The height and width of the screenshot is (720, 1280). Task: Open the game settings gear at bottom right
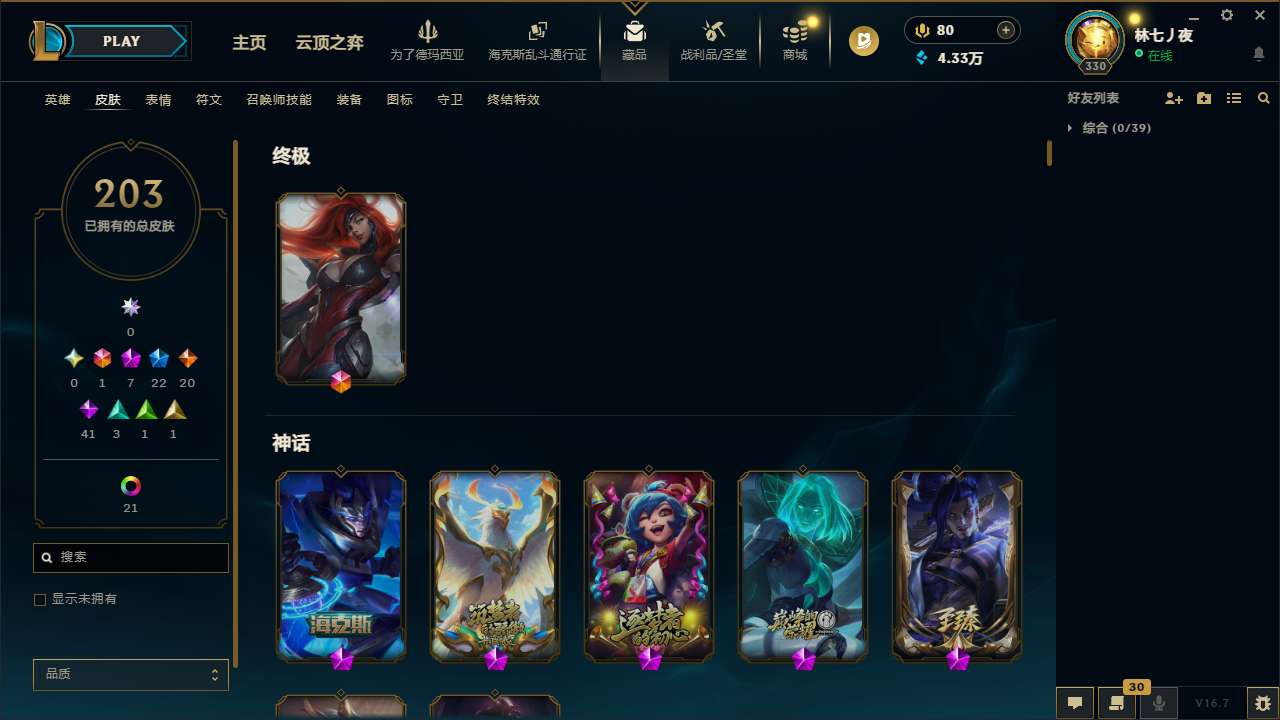click(x=1262, y=702)
